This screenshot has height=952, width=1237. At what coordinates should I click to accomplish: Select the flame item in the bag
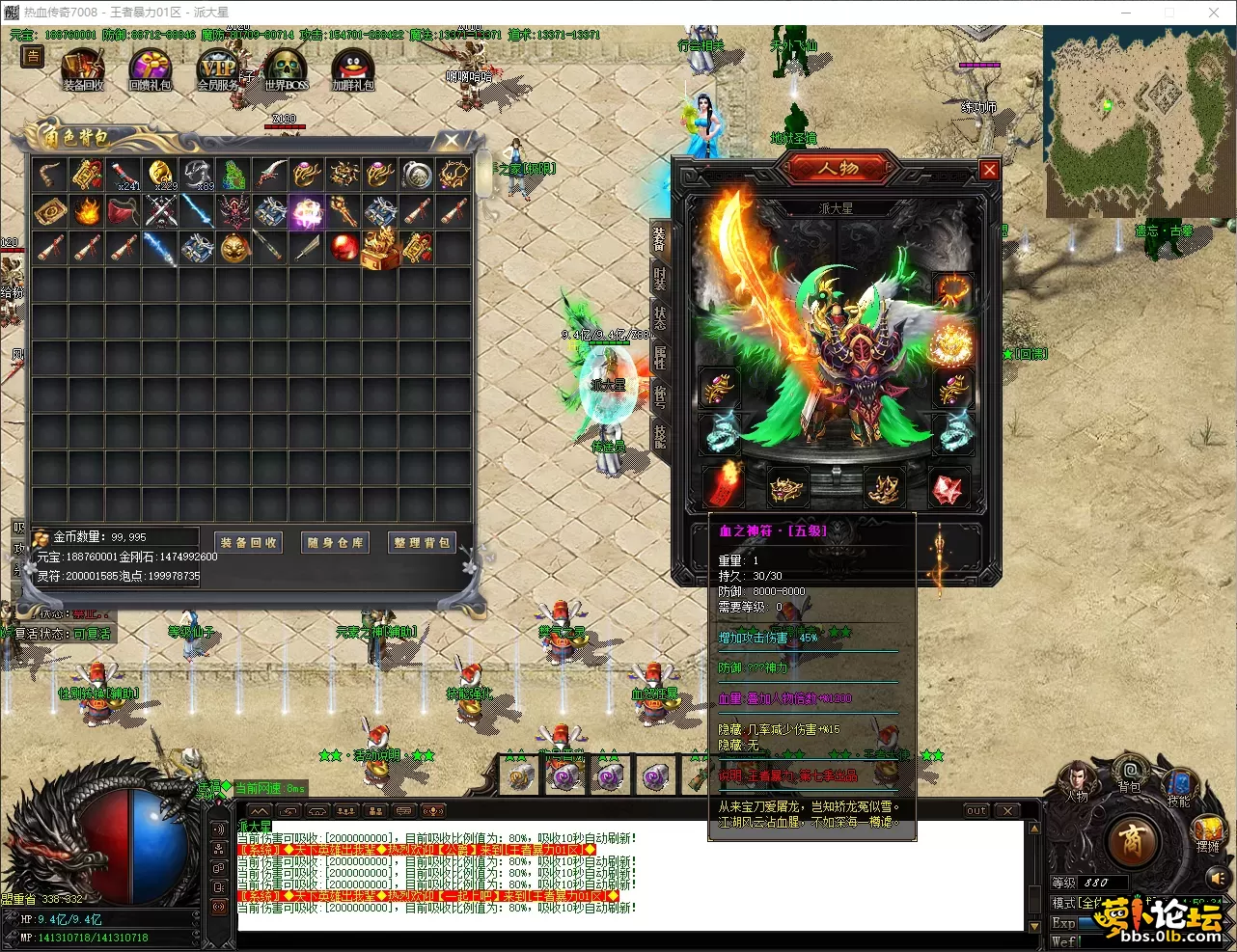click(87, 211)
